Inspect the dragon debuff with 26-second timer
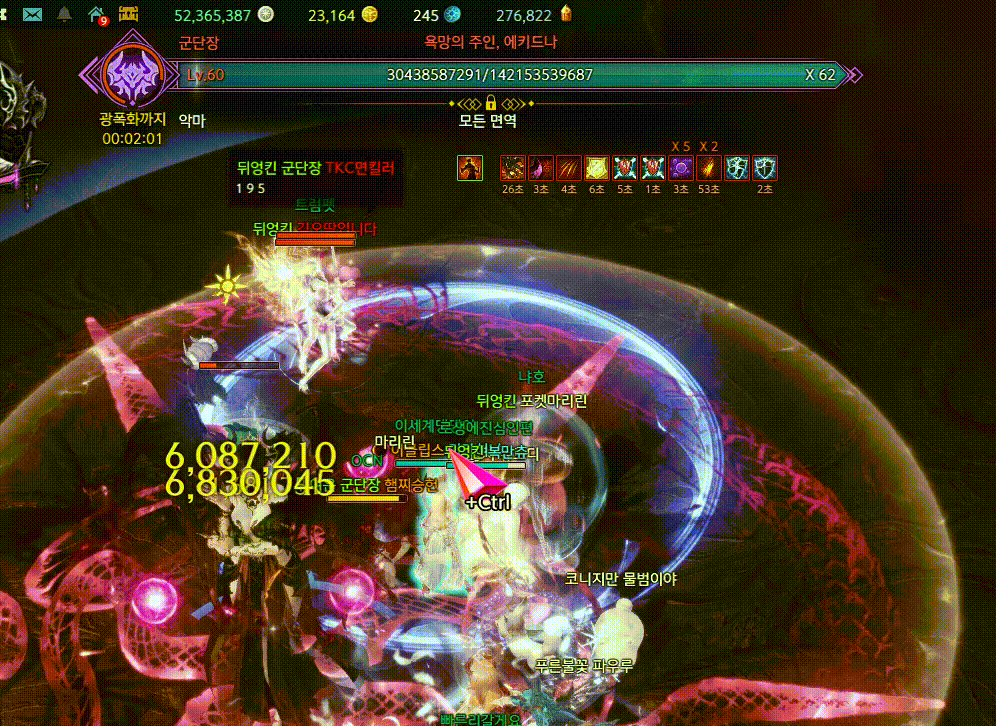 pyautogui.click(x=512, y=168)
